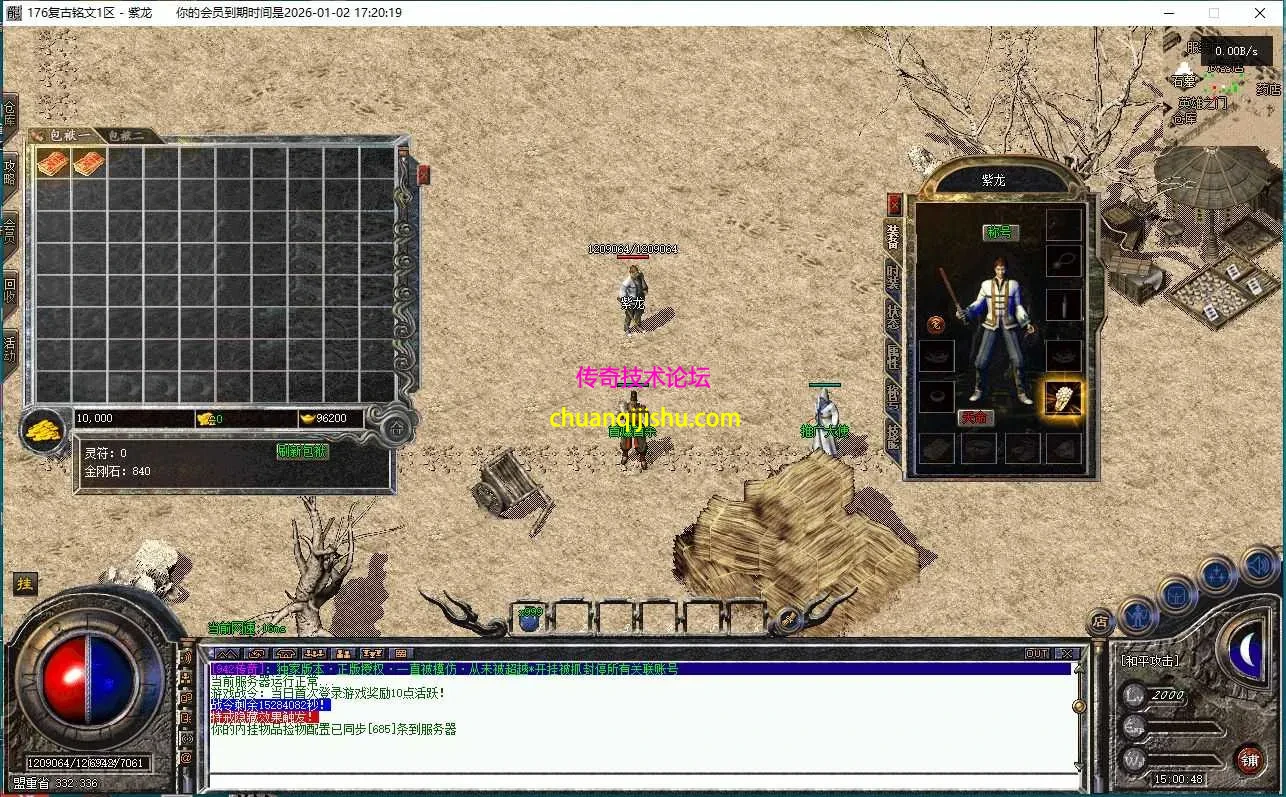Switch to the 状态 tab of the character panel
The height and width of the screenshot is (797, 1286).
pos(893,316)
